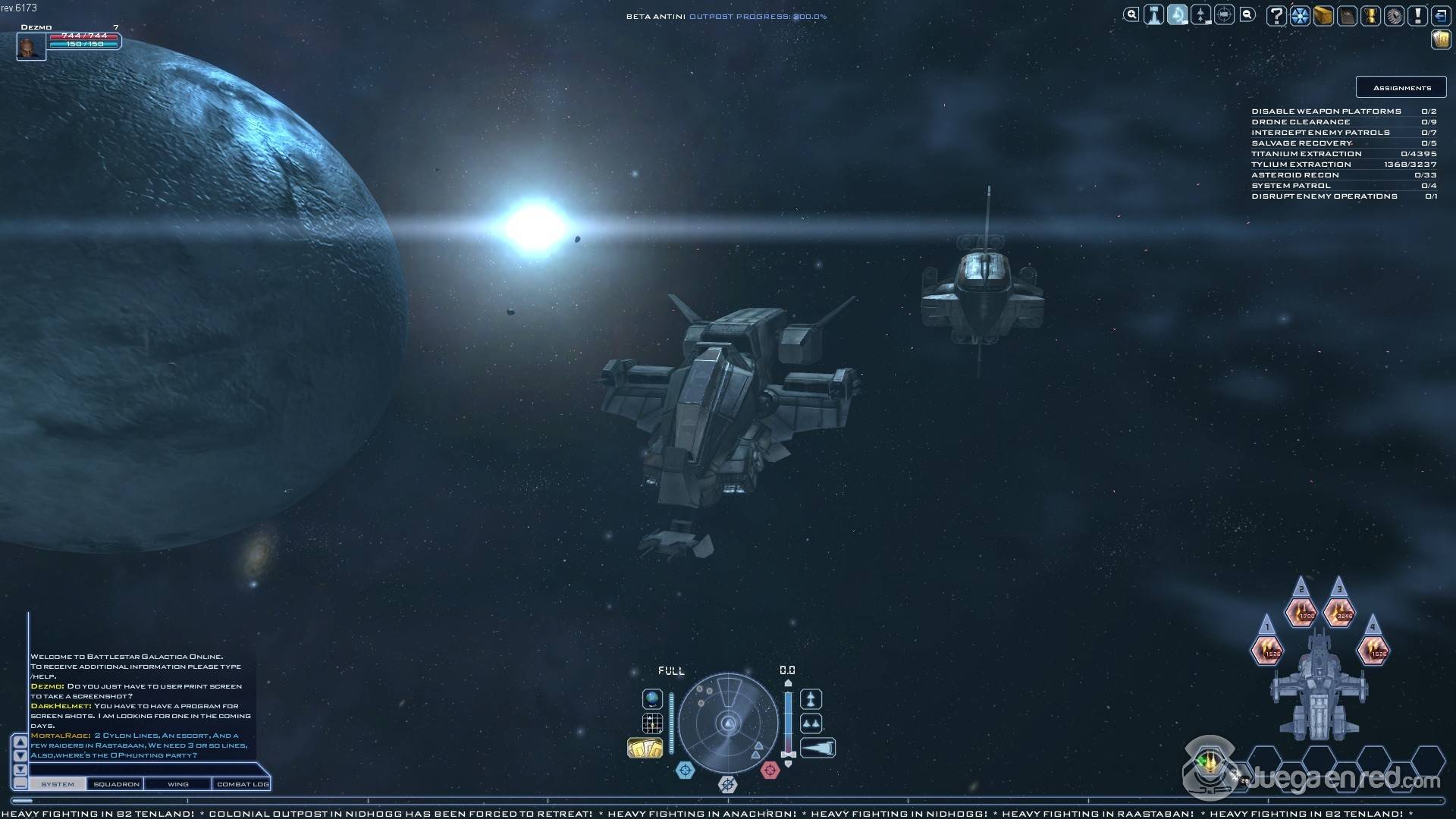
Task: Select the System chat tab
Action: (58, 784)
